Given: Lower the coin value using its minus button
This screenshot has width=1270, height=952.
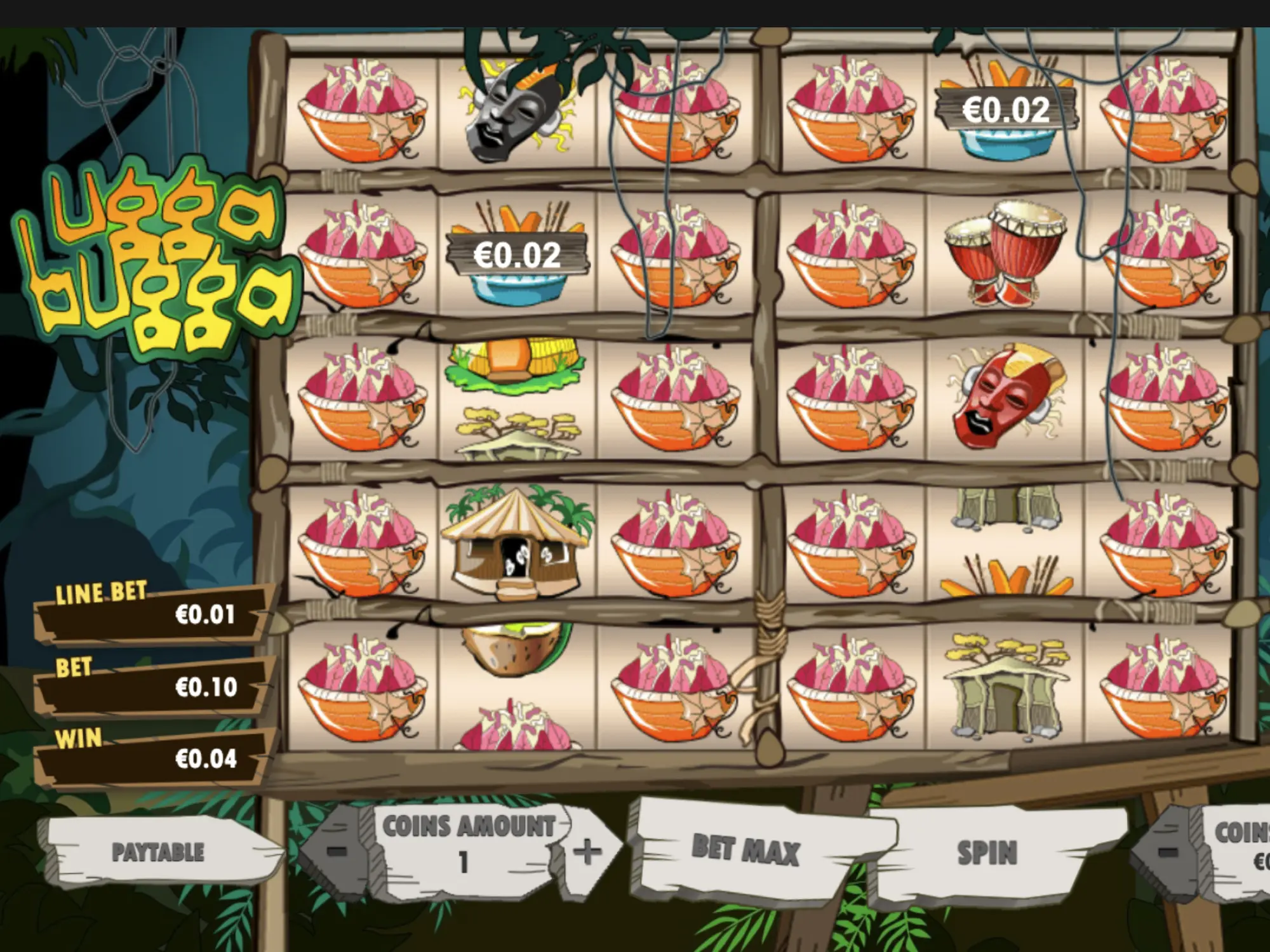Looking at the screenshot, I should 1167,850.
